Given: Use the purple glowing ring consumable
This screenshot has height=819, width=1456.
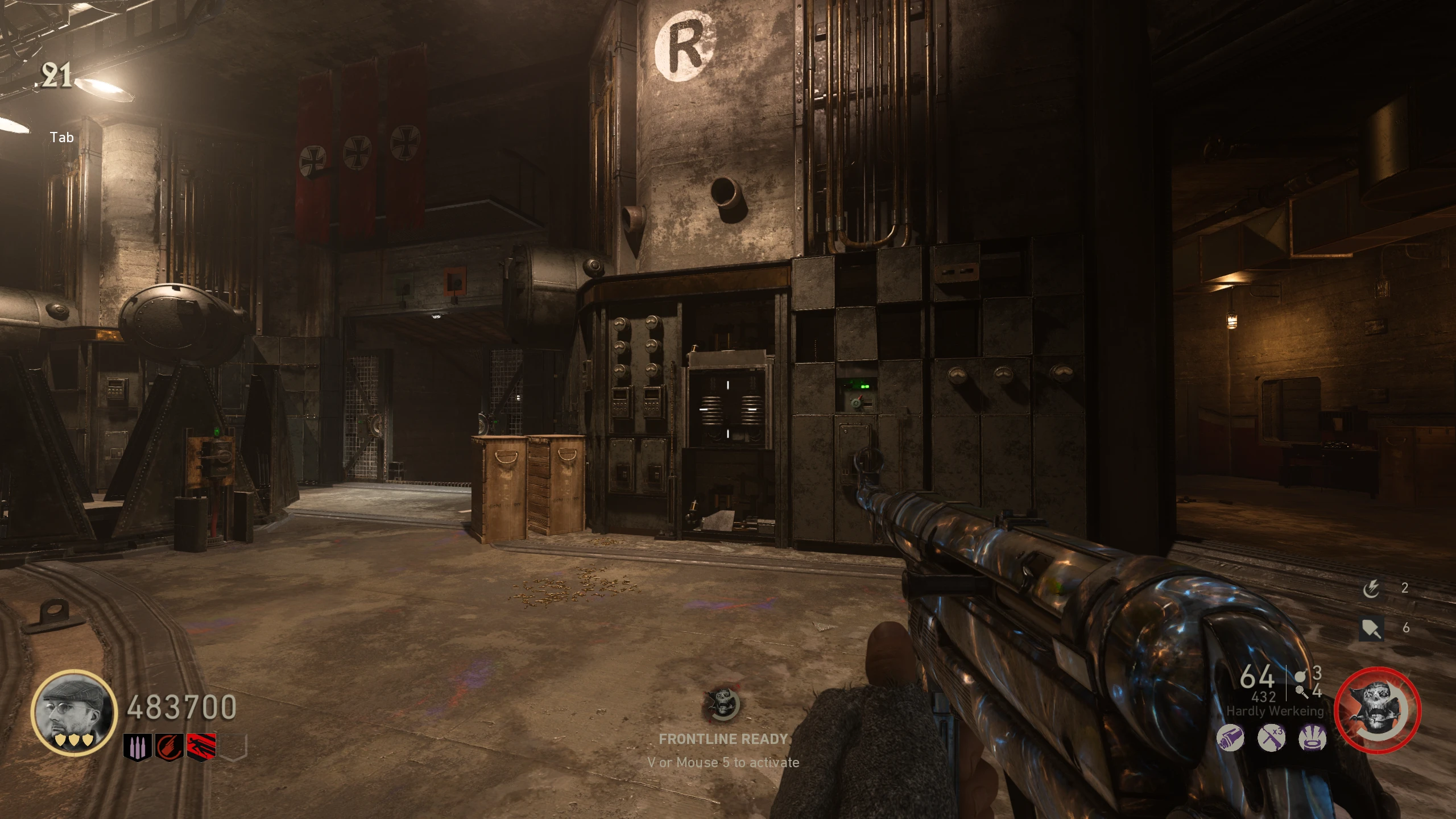Looking at the screenshot, I should tap(1313, 739).
